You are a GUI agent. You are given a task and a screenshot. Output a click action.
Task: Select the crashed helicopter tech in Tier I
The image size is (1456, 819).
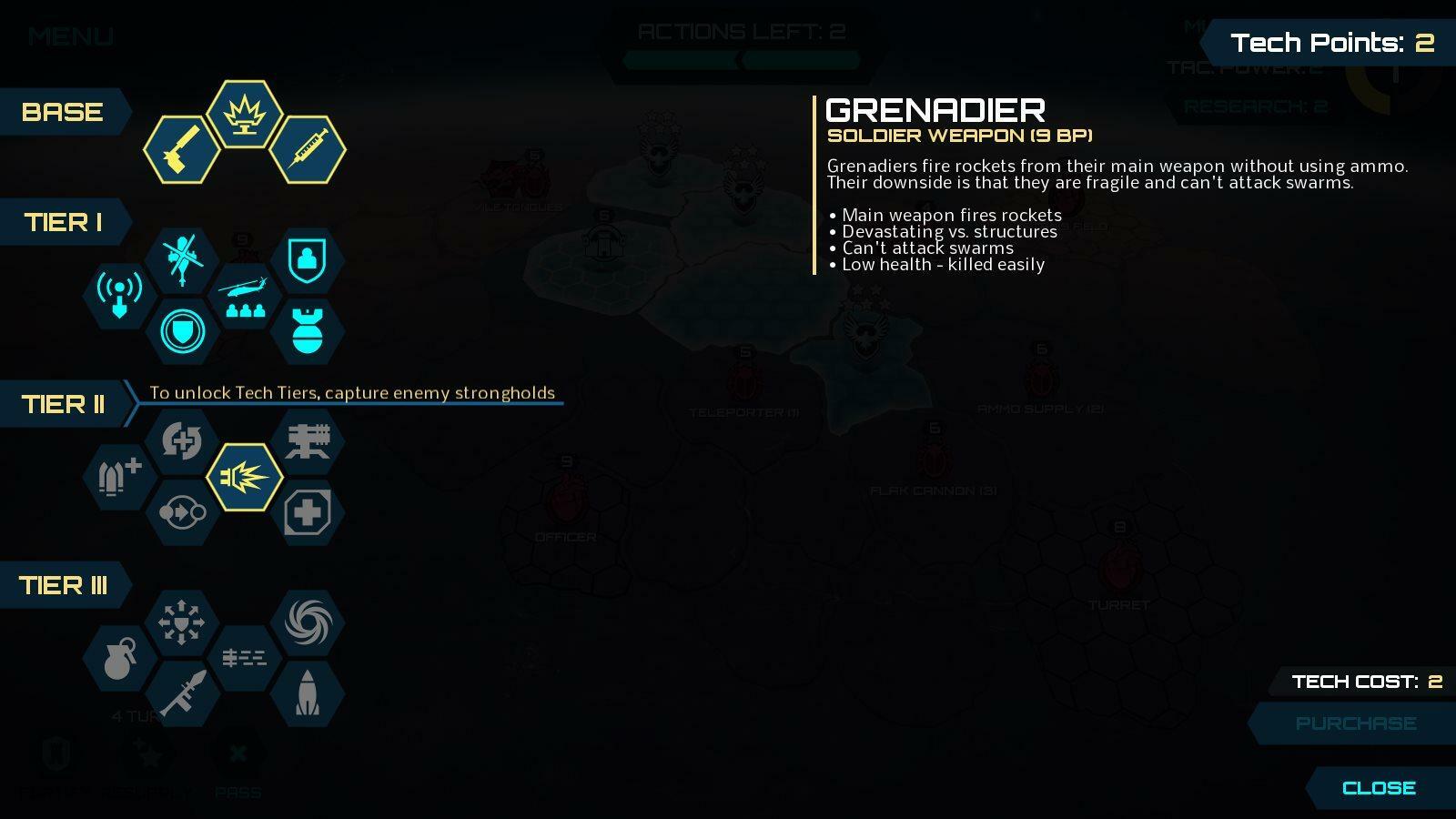tap(182, 258)
